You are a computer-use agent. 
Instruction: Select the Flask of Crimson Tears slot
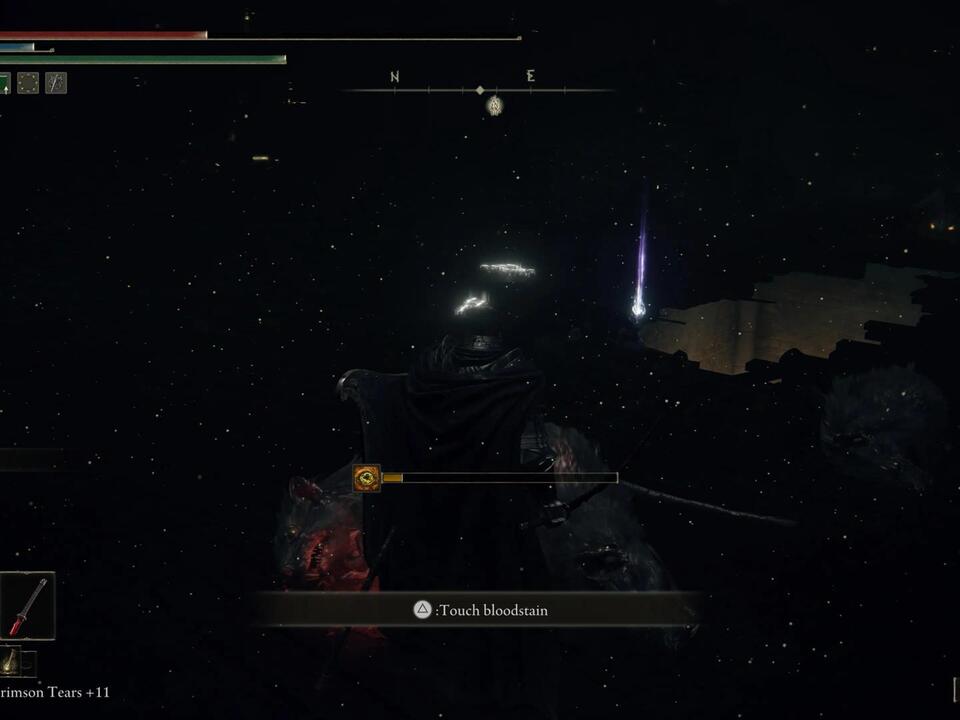tap(10, 660)
